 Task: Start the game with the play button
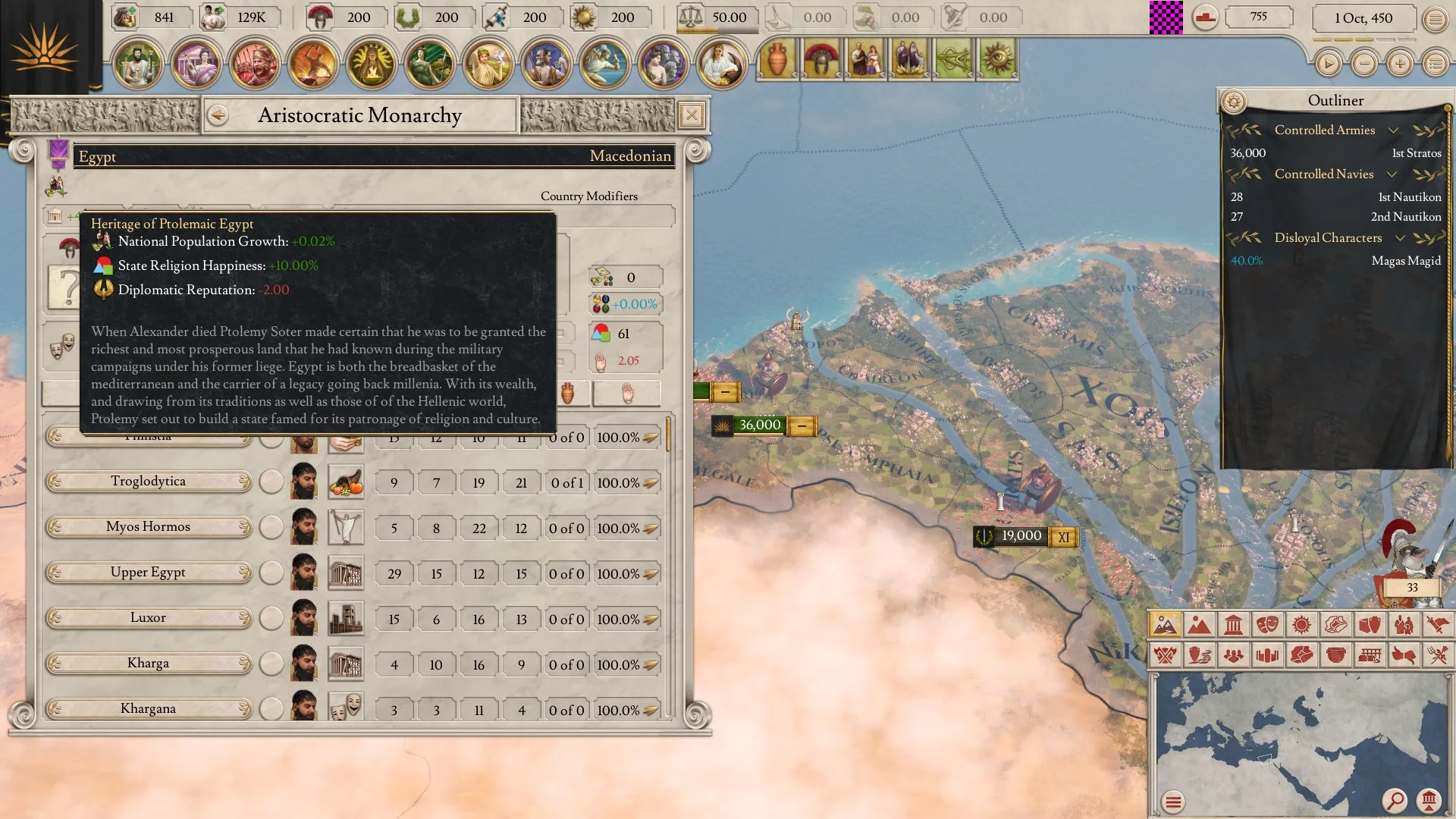(x=1328, y=64)
